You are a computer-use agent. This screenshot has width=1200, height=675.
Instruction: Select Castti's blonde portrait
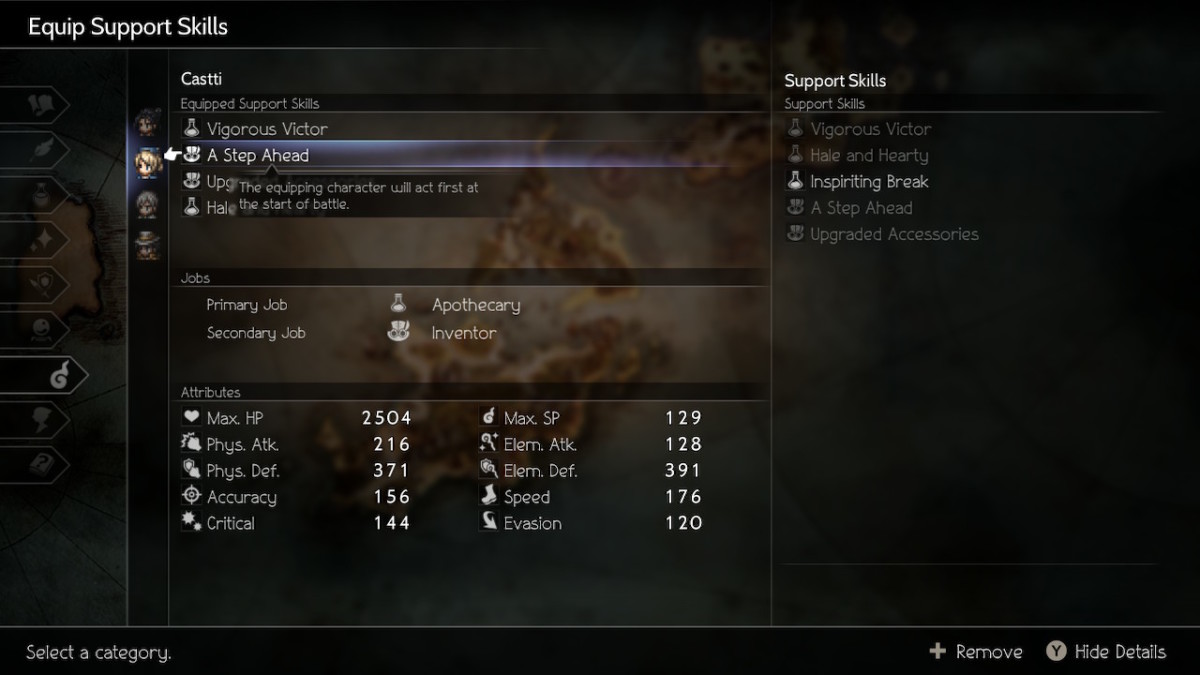point(147,160)
